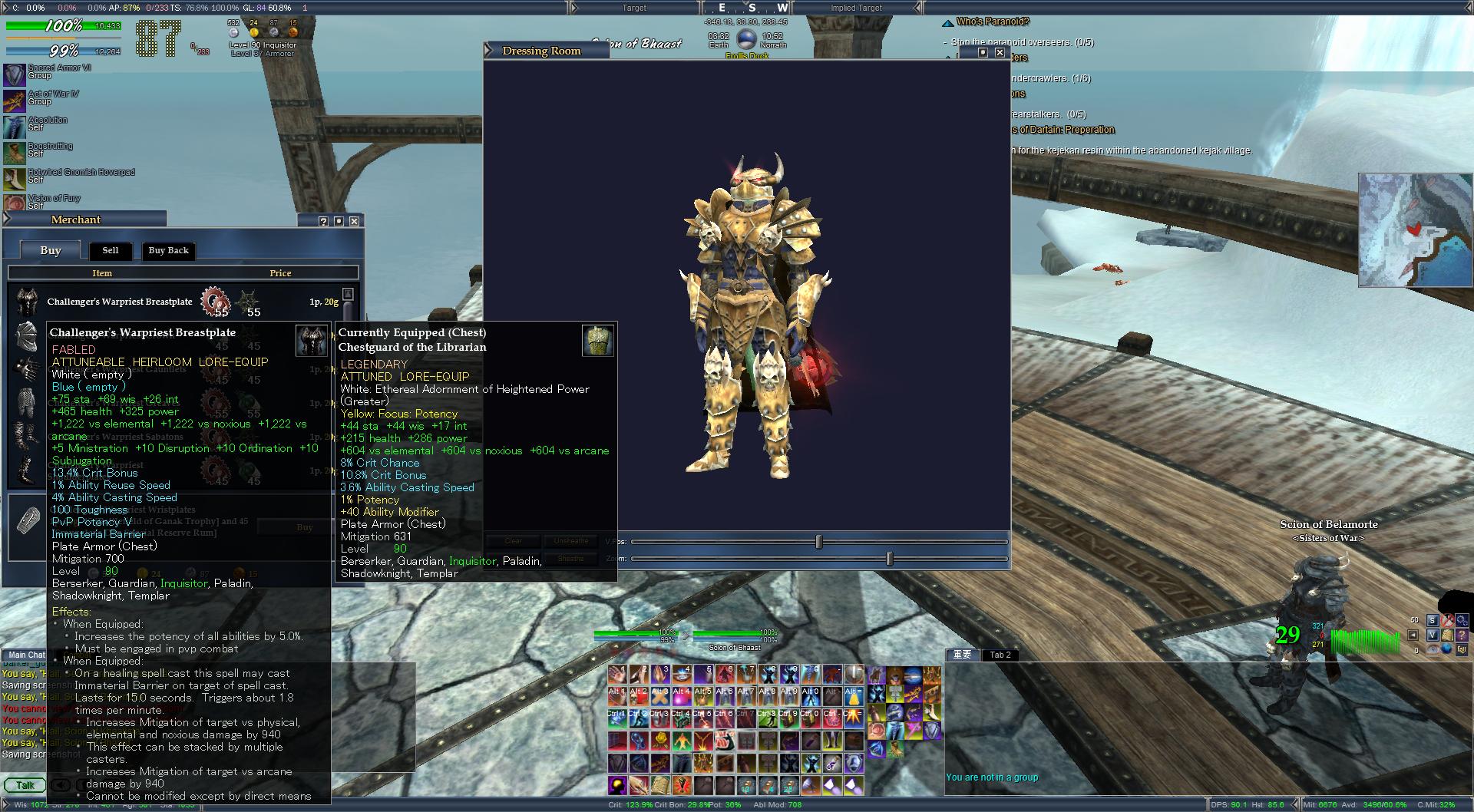The width and height of the screenshot is (1474, 812).
Task: Close the Dressing Room window
Action: 999,52
